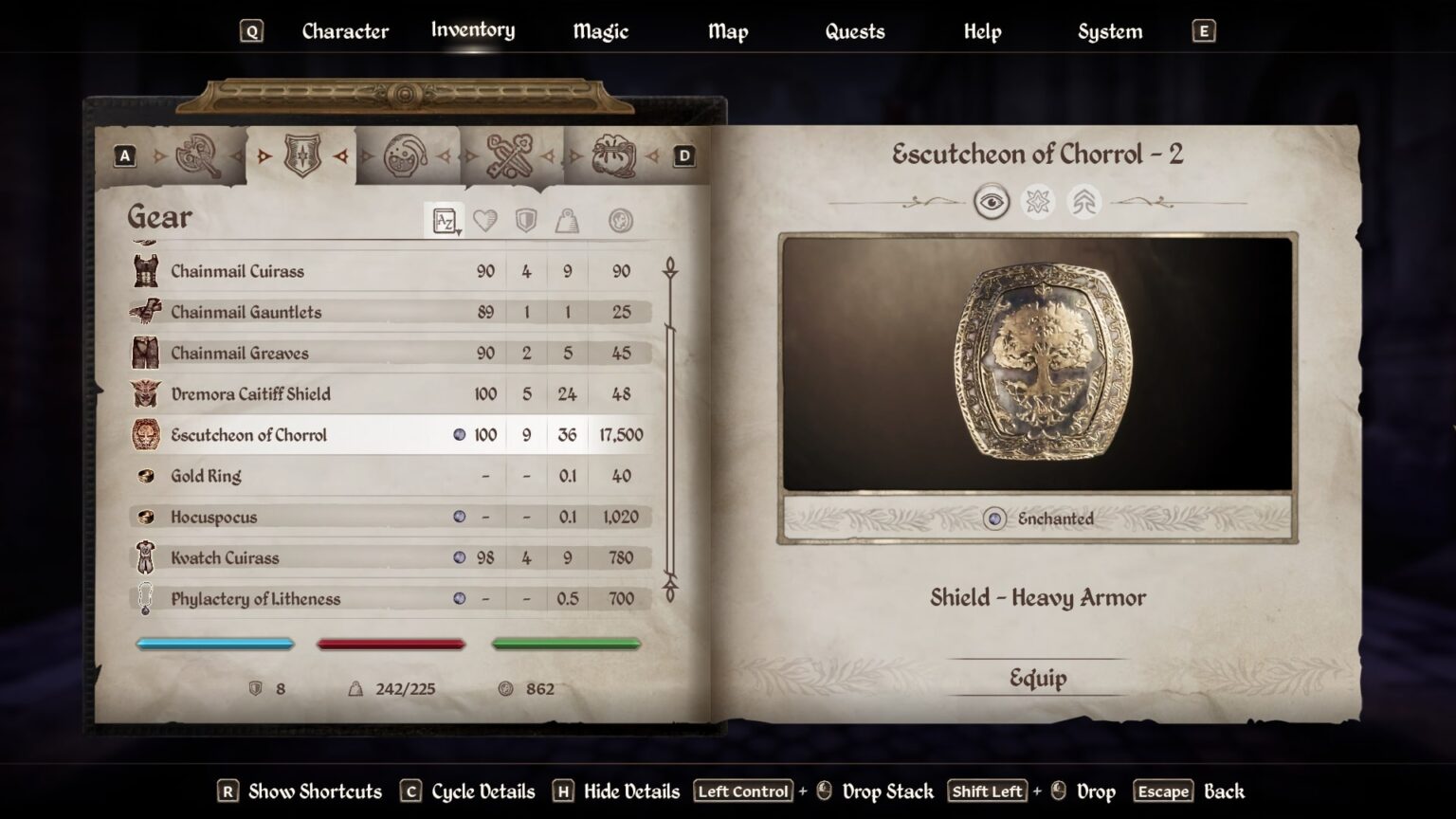The width and height of the screenshot is (1456, 819).
Task: Toggle alphabetical sorting with the AZ icon
Action: pos(444,219)
